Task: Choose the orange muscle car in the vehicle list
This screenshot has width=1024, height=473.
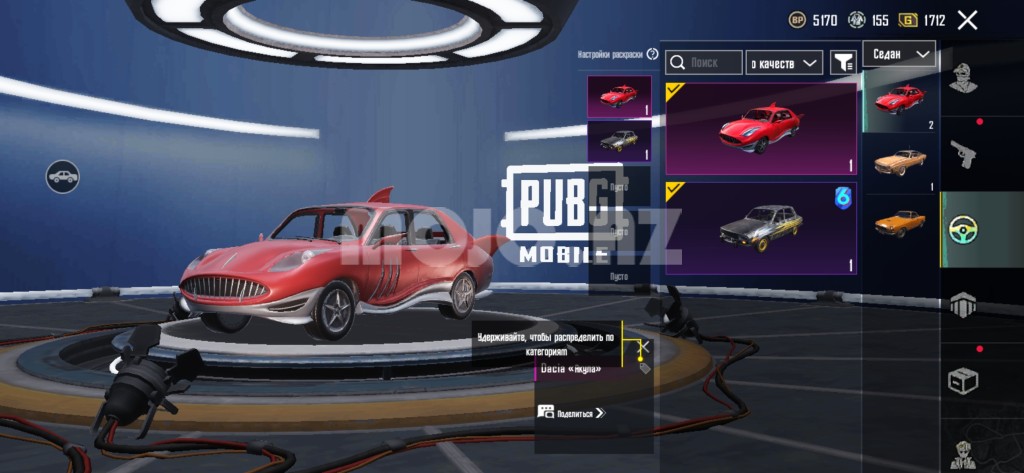Action: click(x=900, y=222)
